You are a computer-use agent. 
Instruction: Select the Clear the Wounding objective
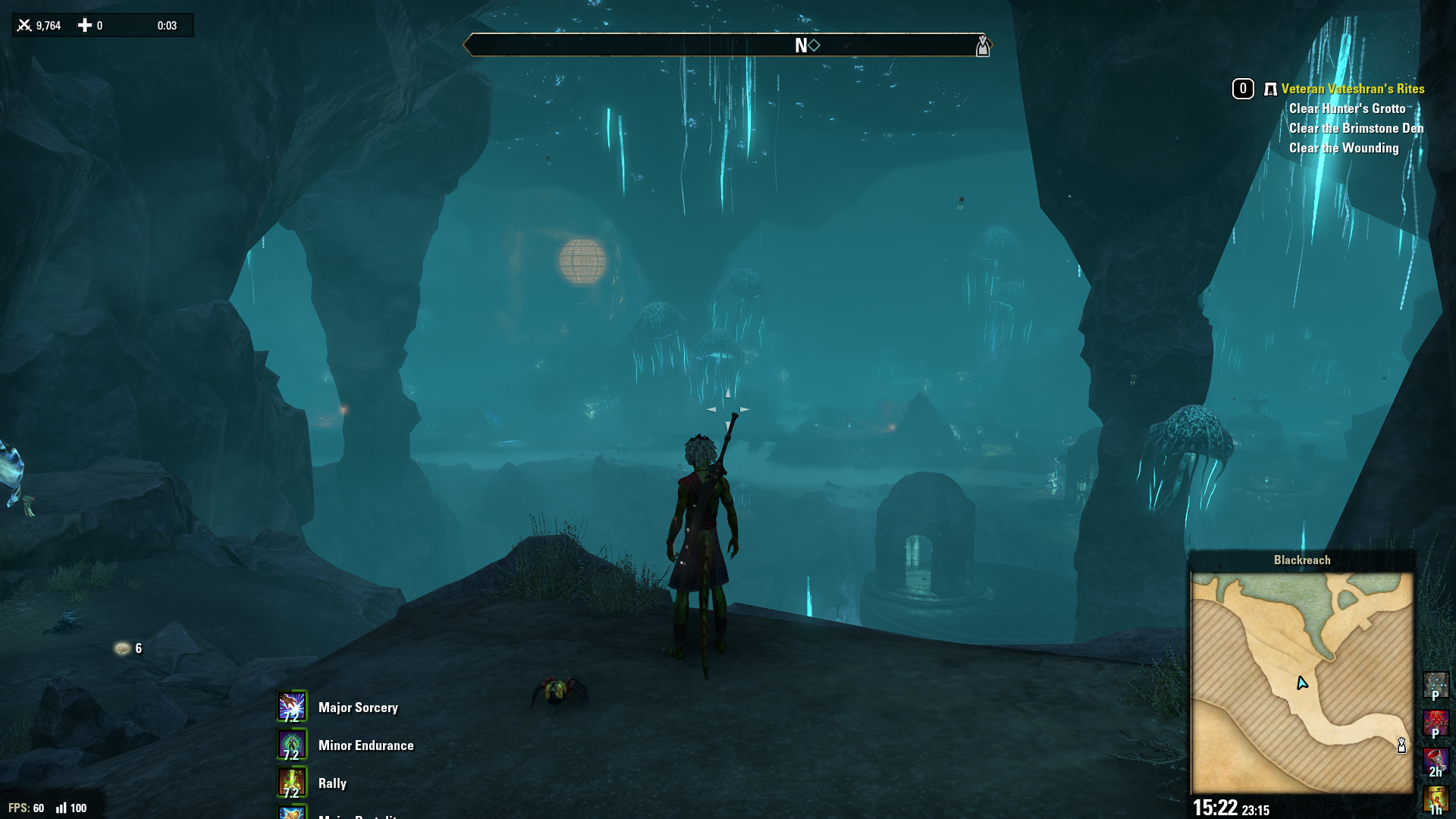point(1343,148)
